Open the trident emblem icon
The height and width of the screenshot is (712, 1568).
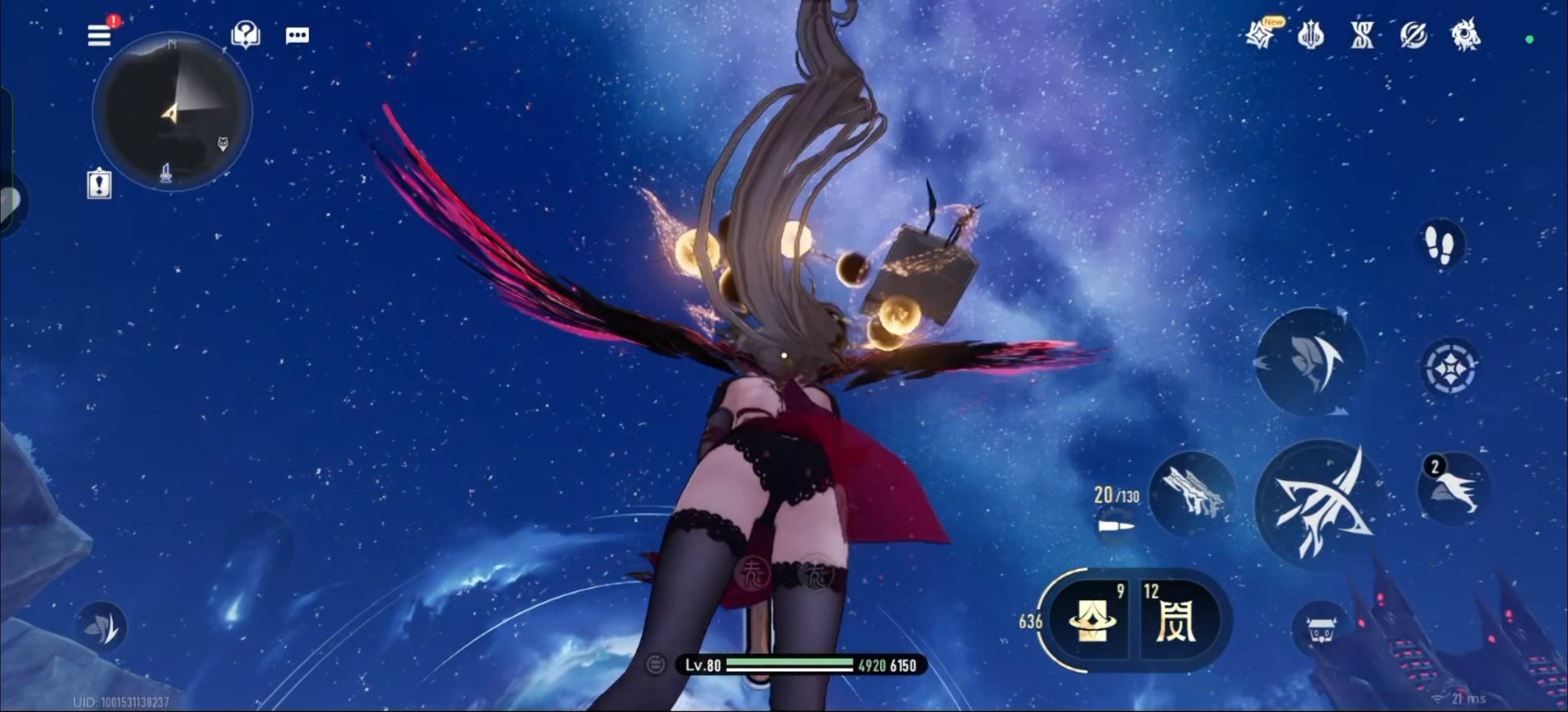click(x=1310, y=35)
